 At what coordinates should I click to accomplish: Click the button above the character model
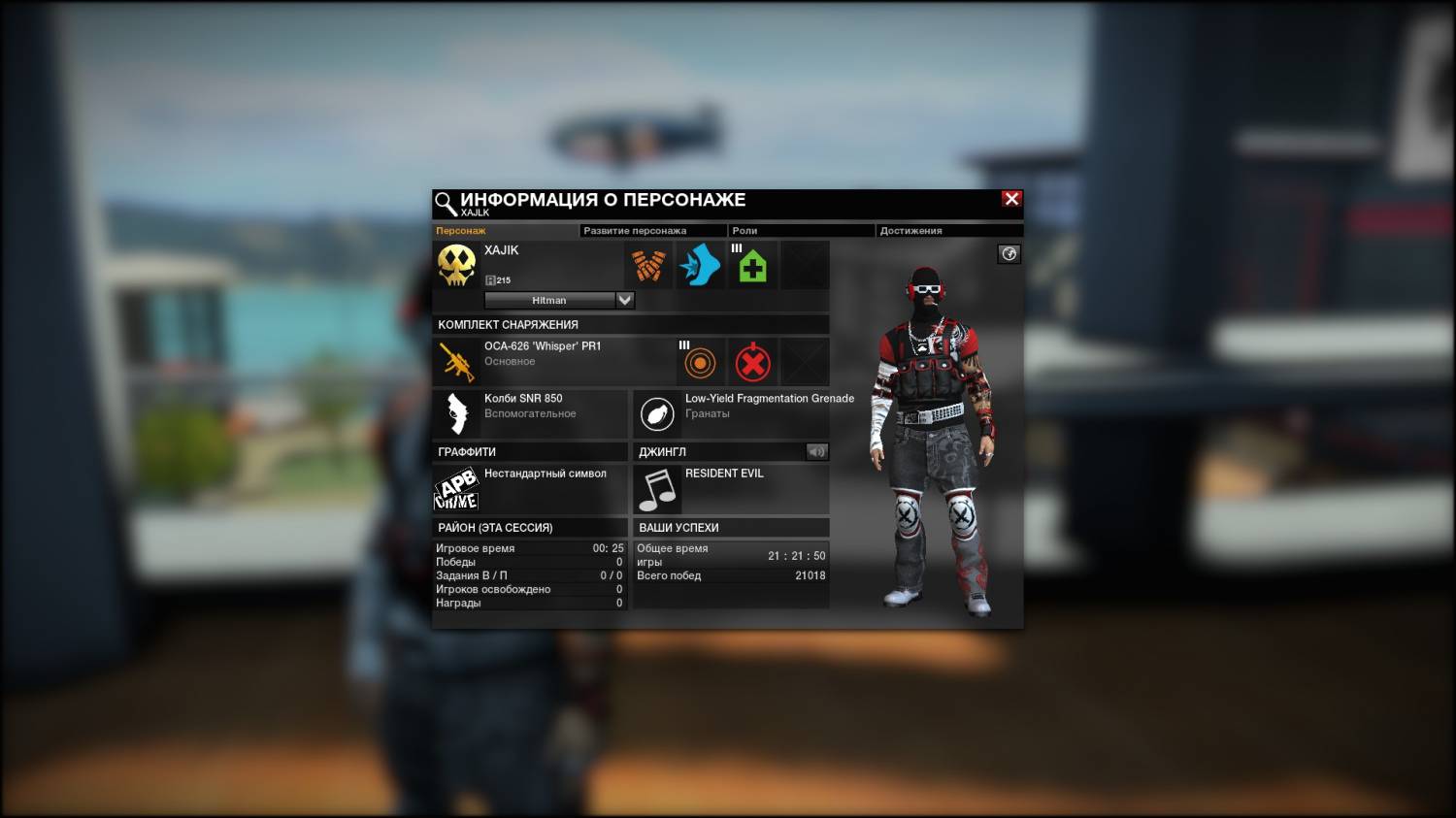[x=1009, y=254]
